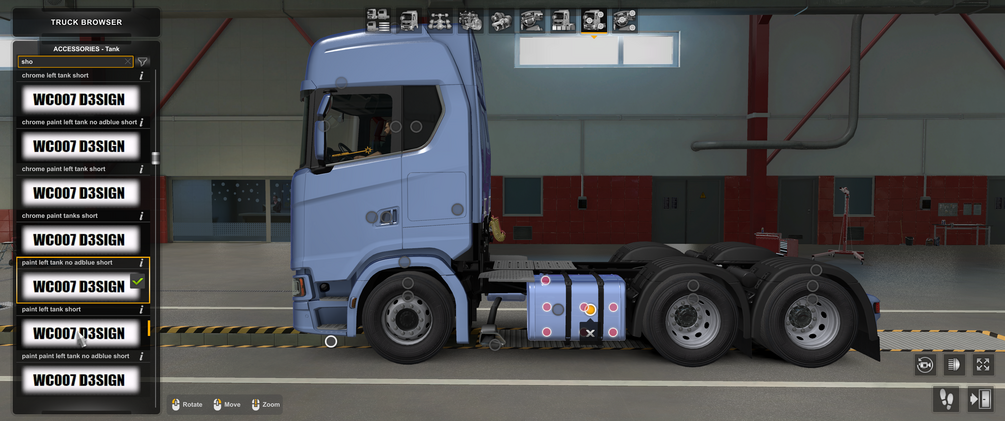Toggle fullscreen view with the four-arrows icon

(x=983, y=365)
